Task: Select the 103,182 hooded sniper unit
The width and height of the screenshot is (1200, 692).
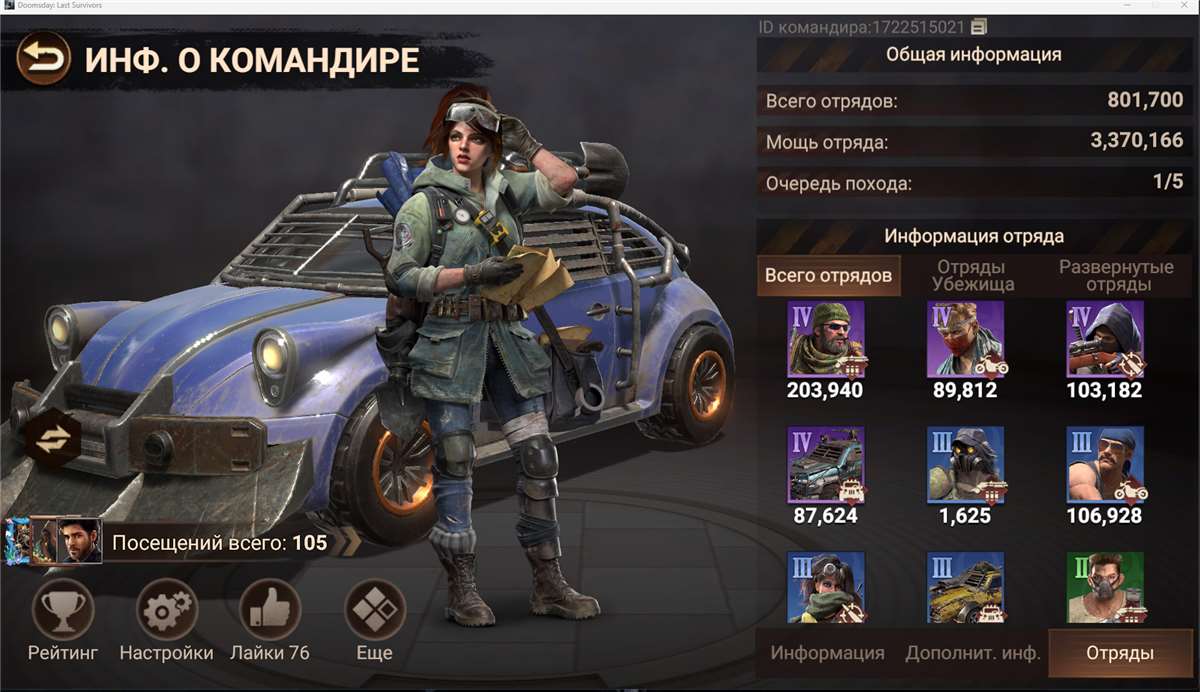Action: (1105, 339)
